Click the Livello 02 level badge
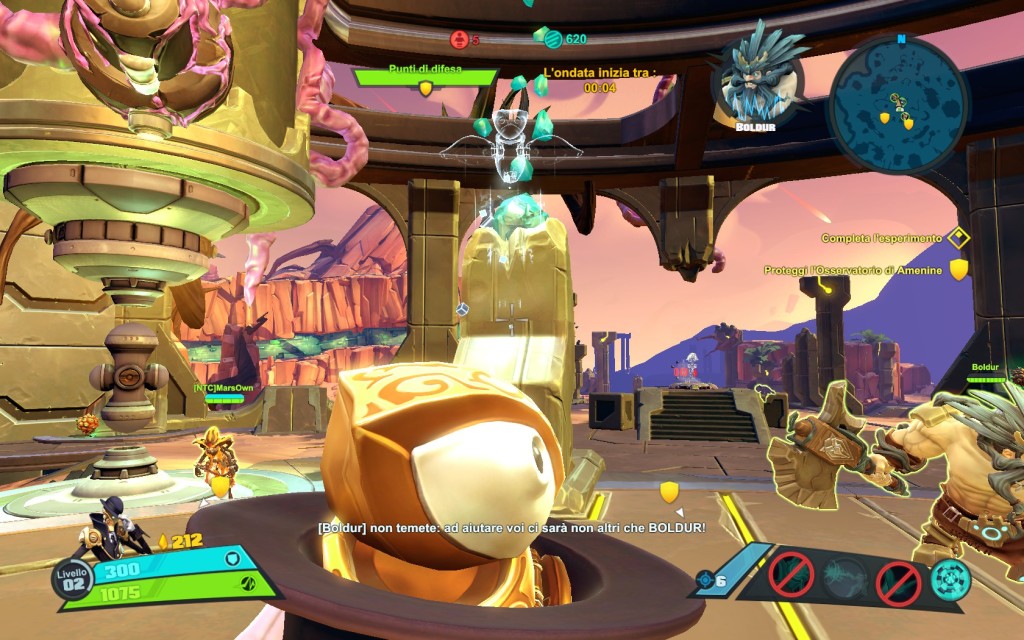This screenshot has width=1024, height=640. 71,581
